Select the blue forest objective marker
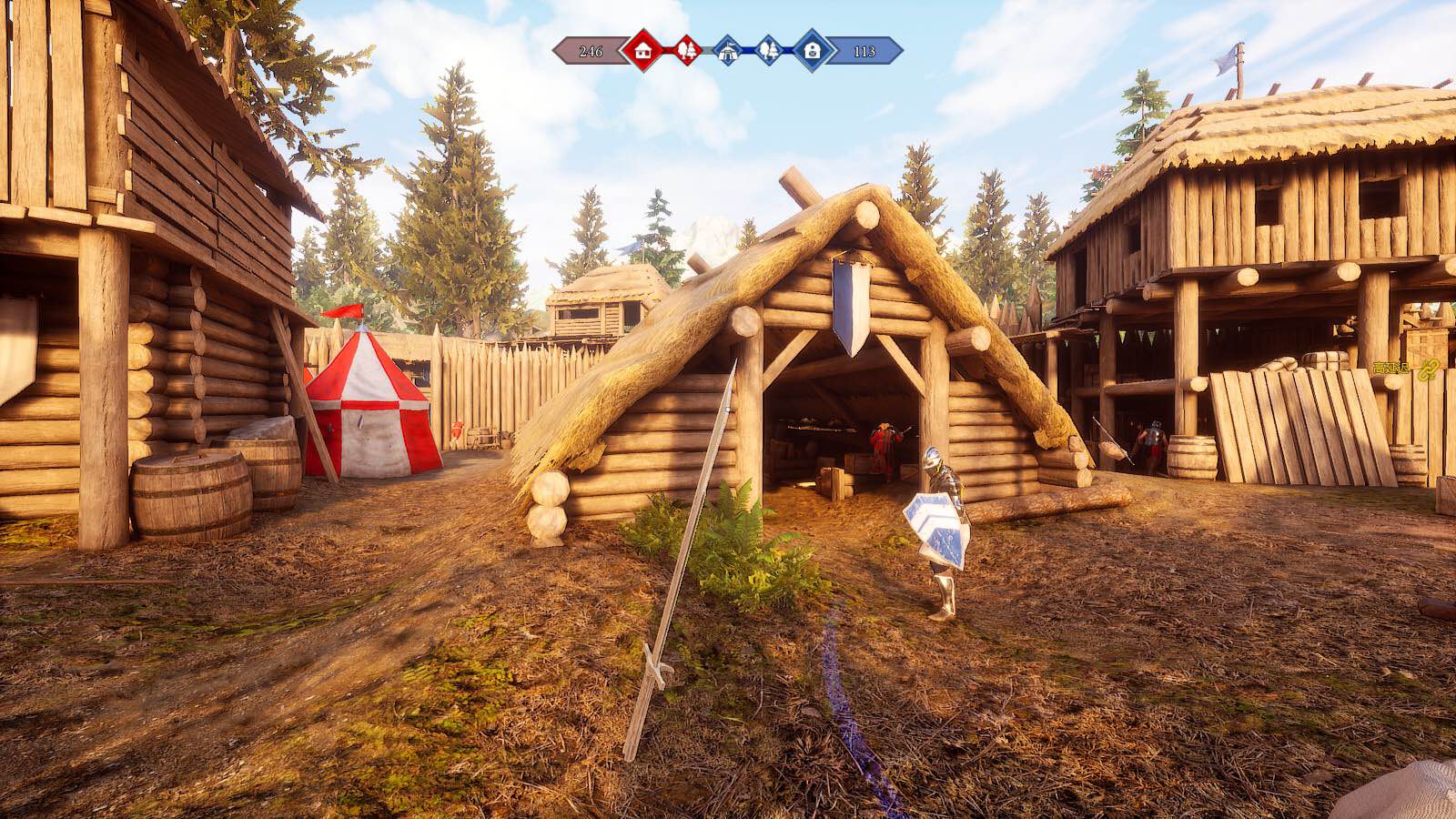1456x819 pixels. tap(769, 50)
